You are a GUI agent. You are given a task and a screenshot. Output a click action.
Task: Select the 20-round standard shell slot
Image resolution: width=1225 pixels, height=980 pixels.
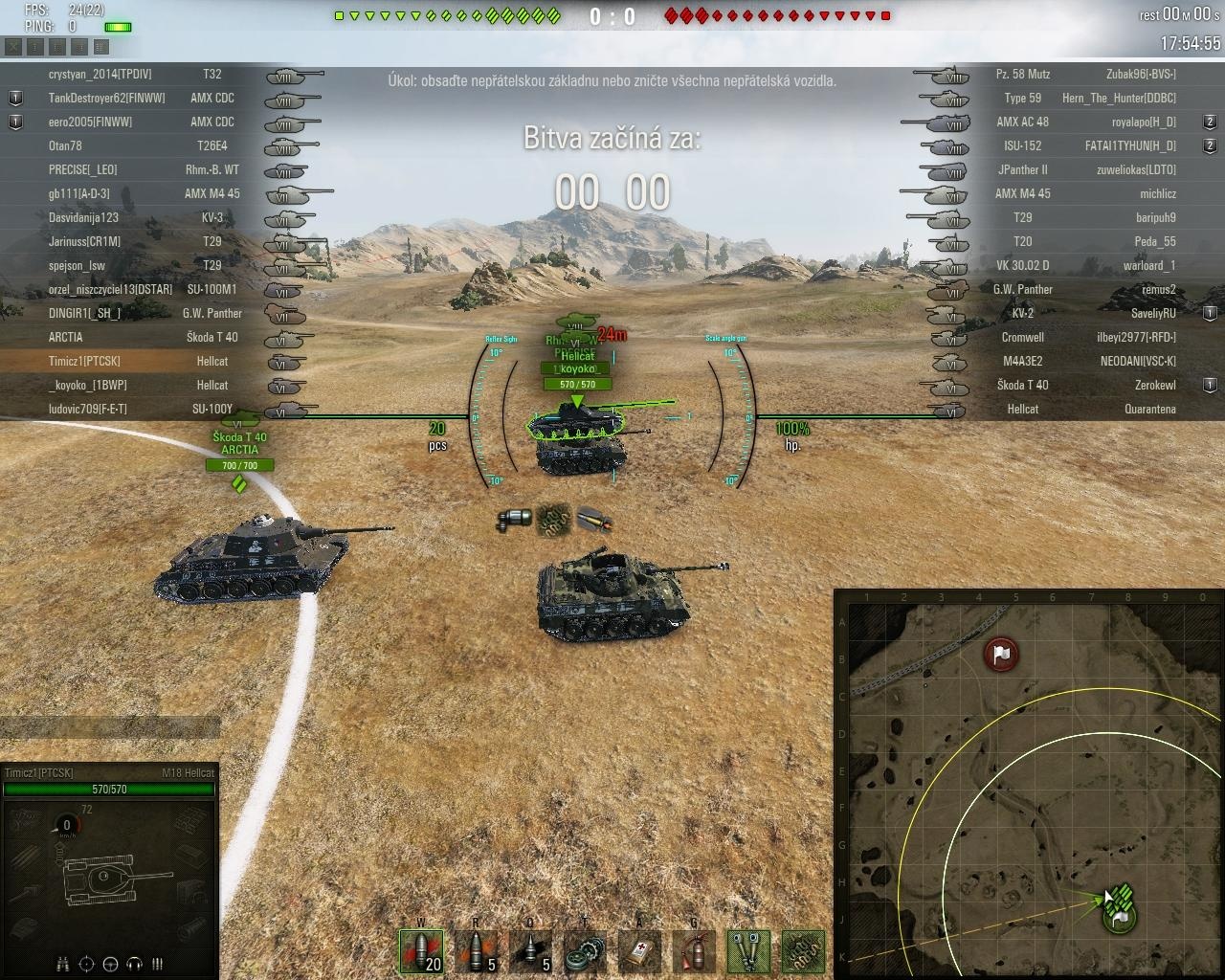[421, 950]
